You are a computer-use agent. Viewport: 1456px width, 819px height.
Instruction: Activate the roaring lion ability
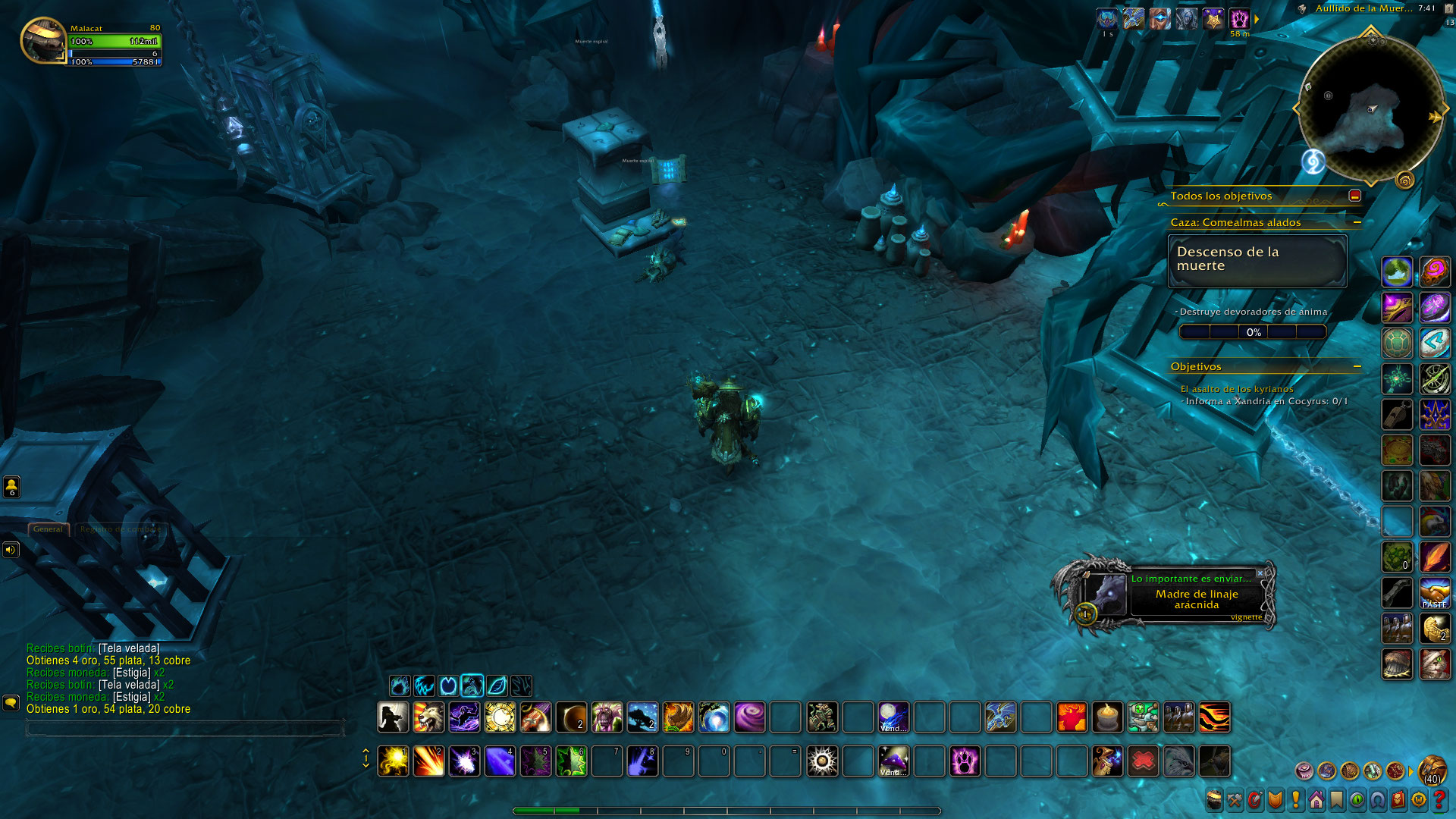click(428, 717)
